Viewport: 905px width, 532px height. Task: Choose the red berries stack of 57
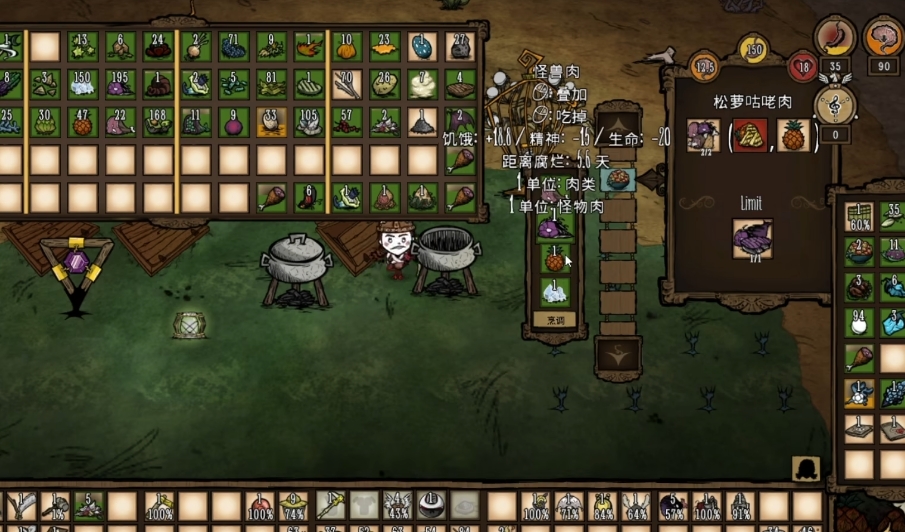(x=346, y=122)
